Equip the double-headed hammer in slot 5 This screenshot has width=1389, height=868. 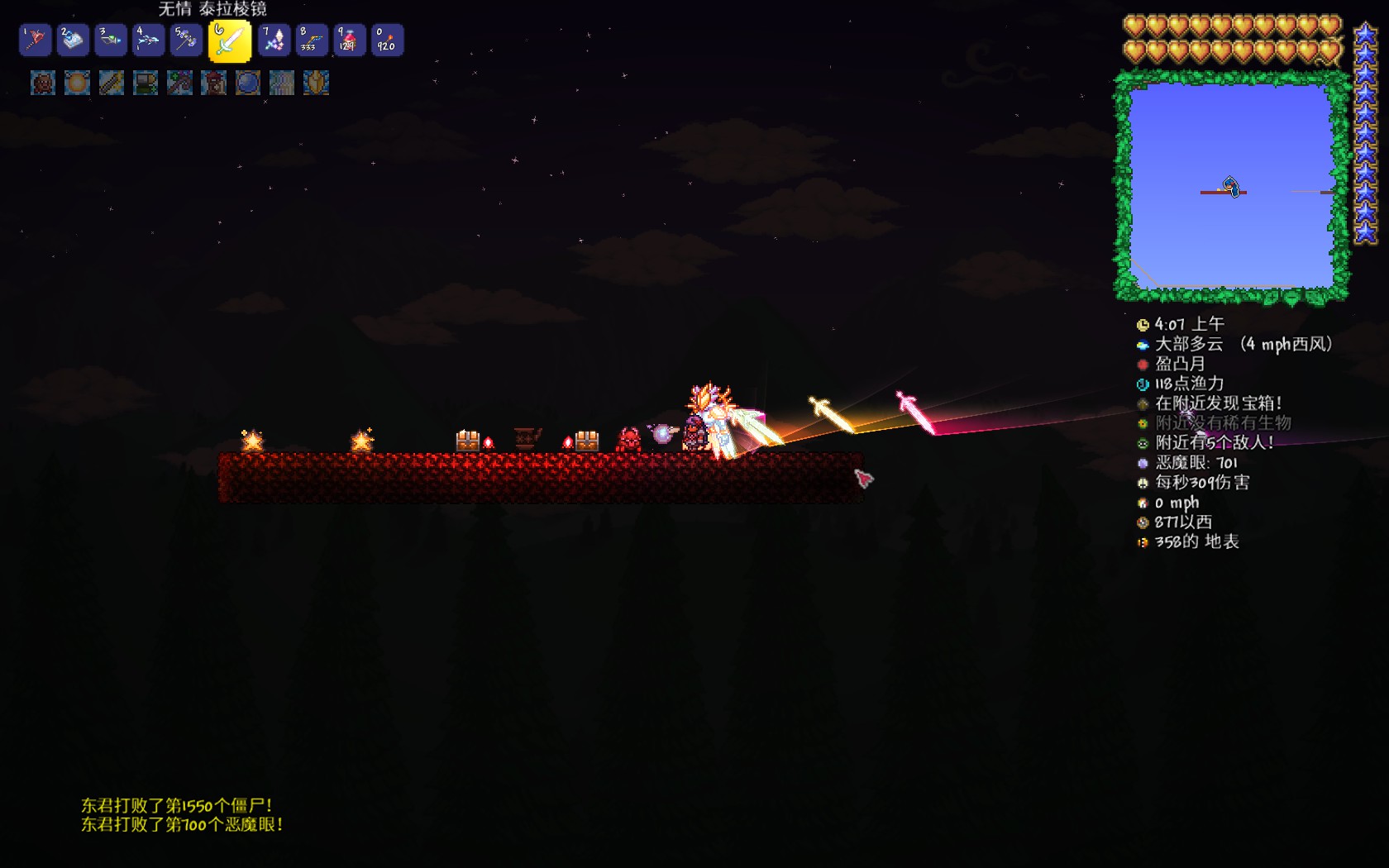185,40
